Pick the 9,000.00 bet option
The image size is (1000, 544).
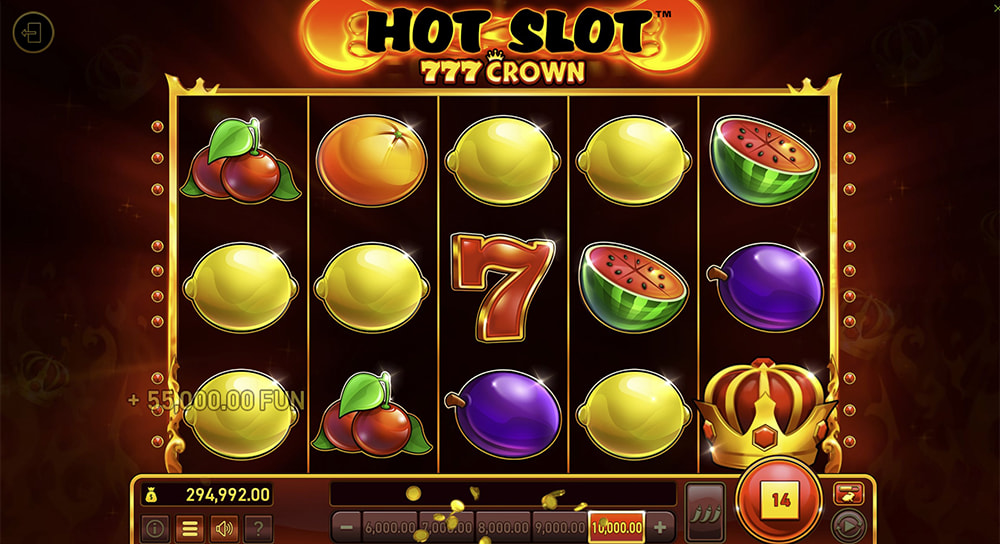pyautogui.click(x=560, y=527)
